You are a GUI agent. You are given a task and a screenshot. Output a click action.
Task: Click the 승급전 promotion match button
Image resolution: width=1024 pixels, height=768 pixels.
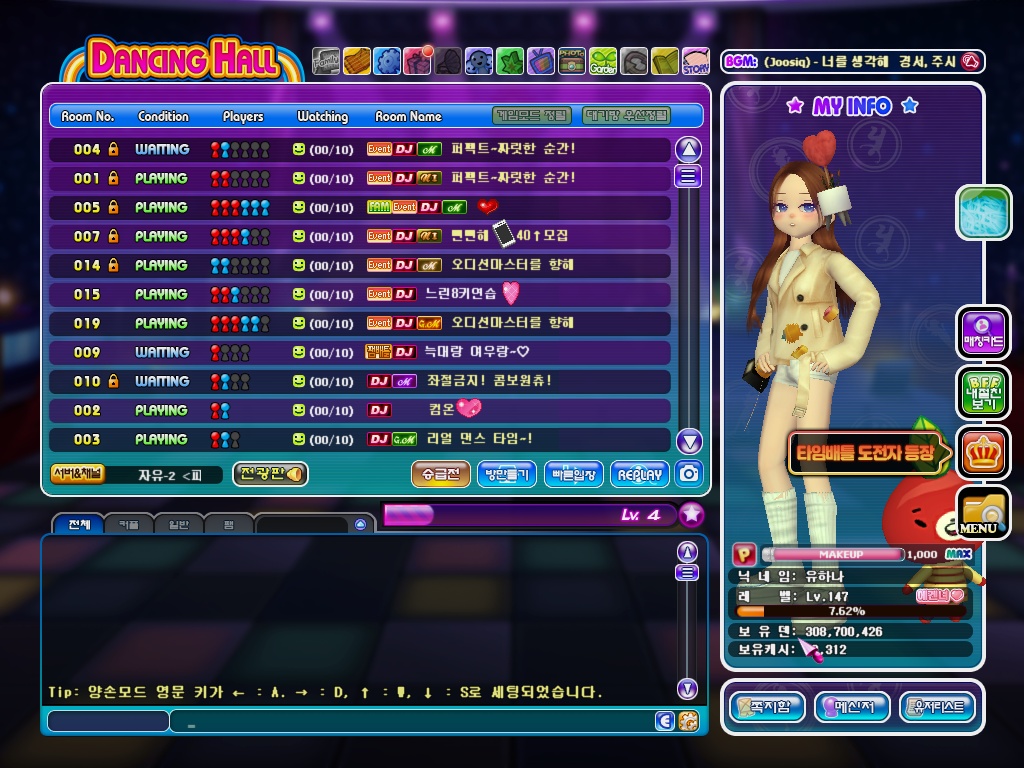(x=440, y=474)
